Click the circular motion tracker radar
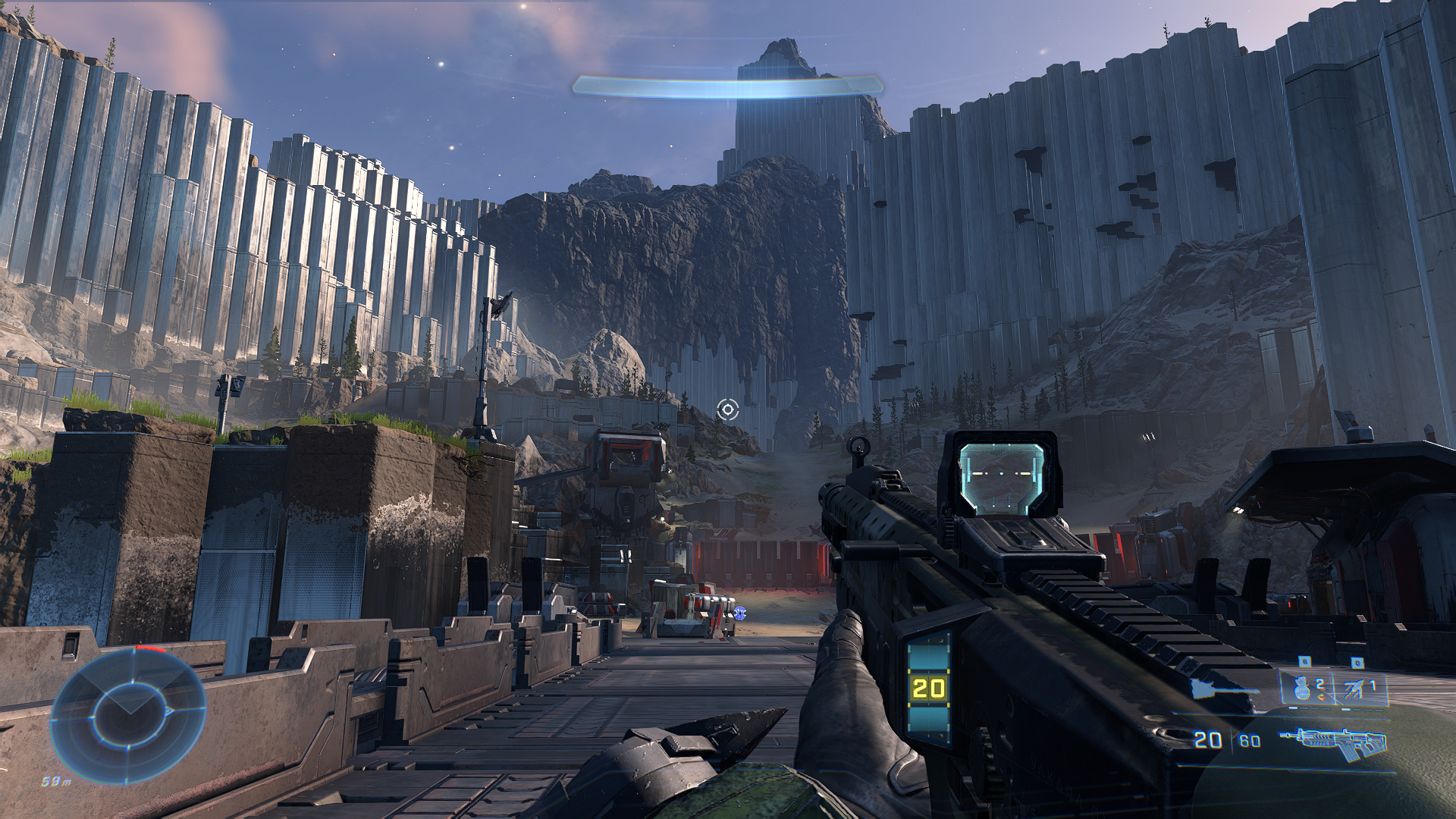Viewport: 1456px width, 819px height. coord(128,716)
